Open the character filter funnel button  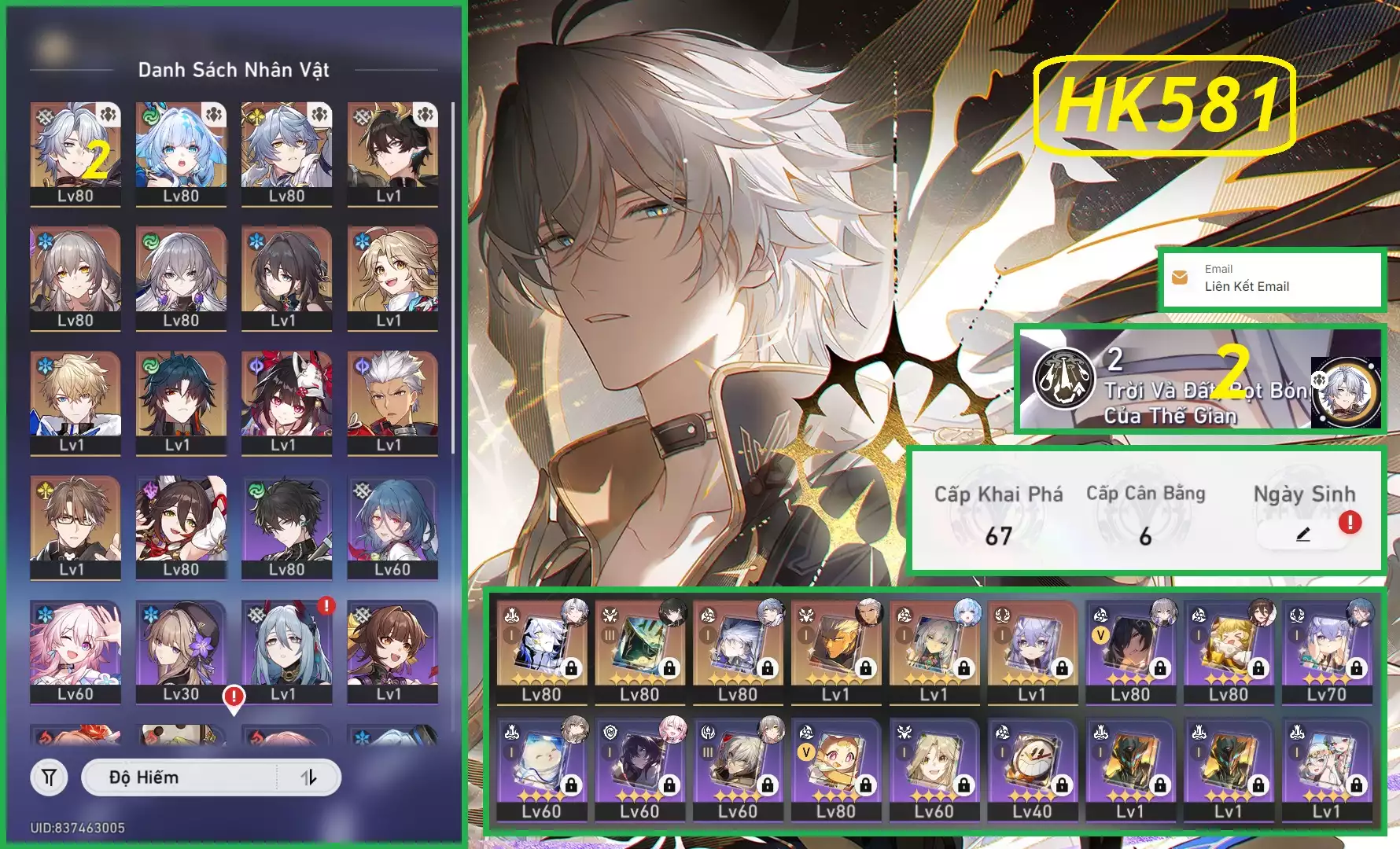(x=49, y=777)
